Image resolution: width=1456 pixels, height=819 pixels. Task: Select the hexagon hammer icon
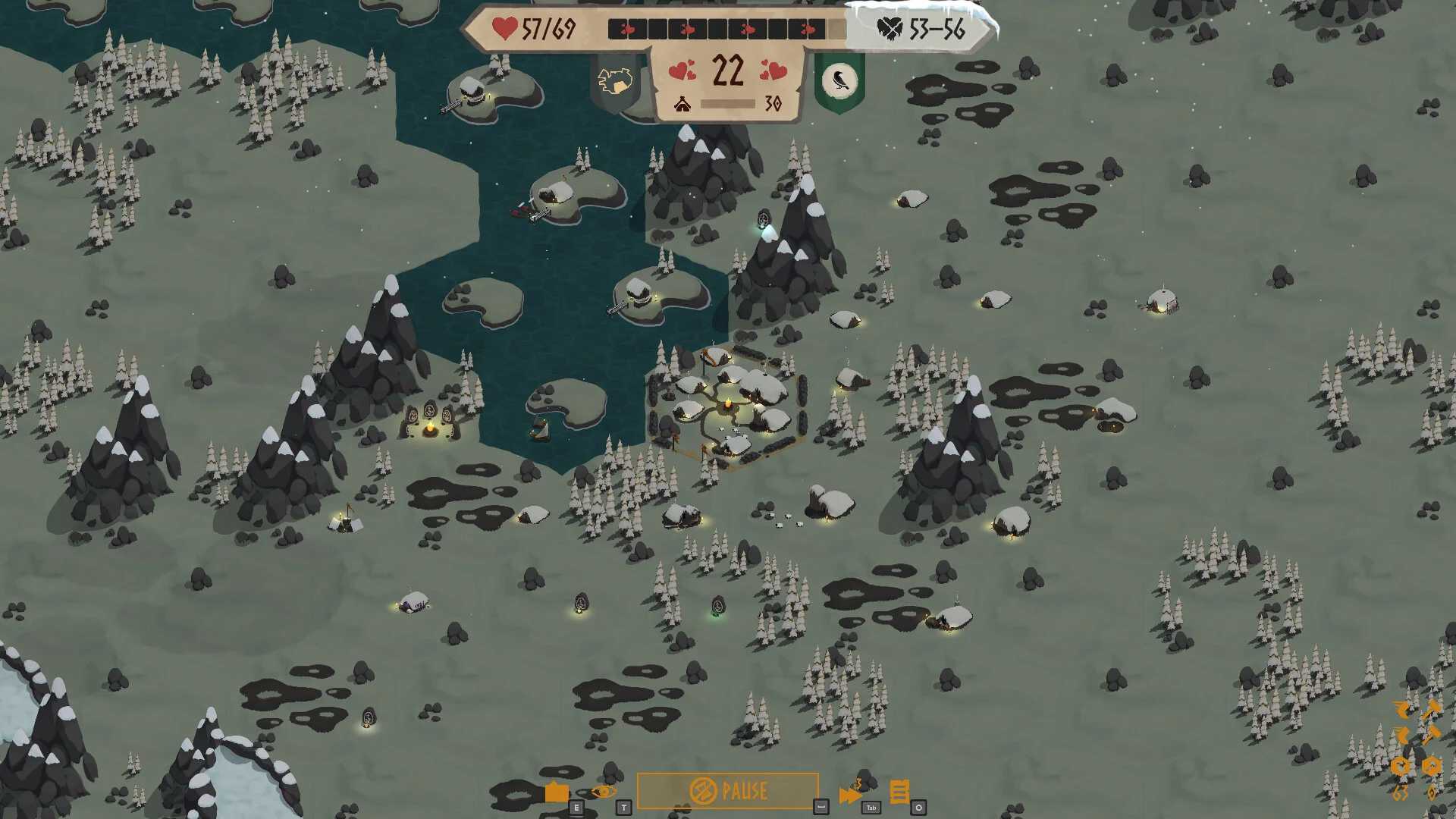pos(1431,766)
